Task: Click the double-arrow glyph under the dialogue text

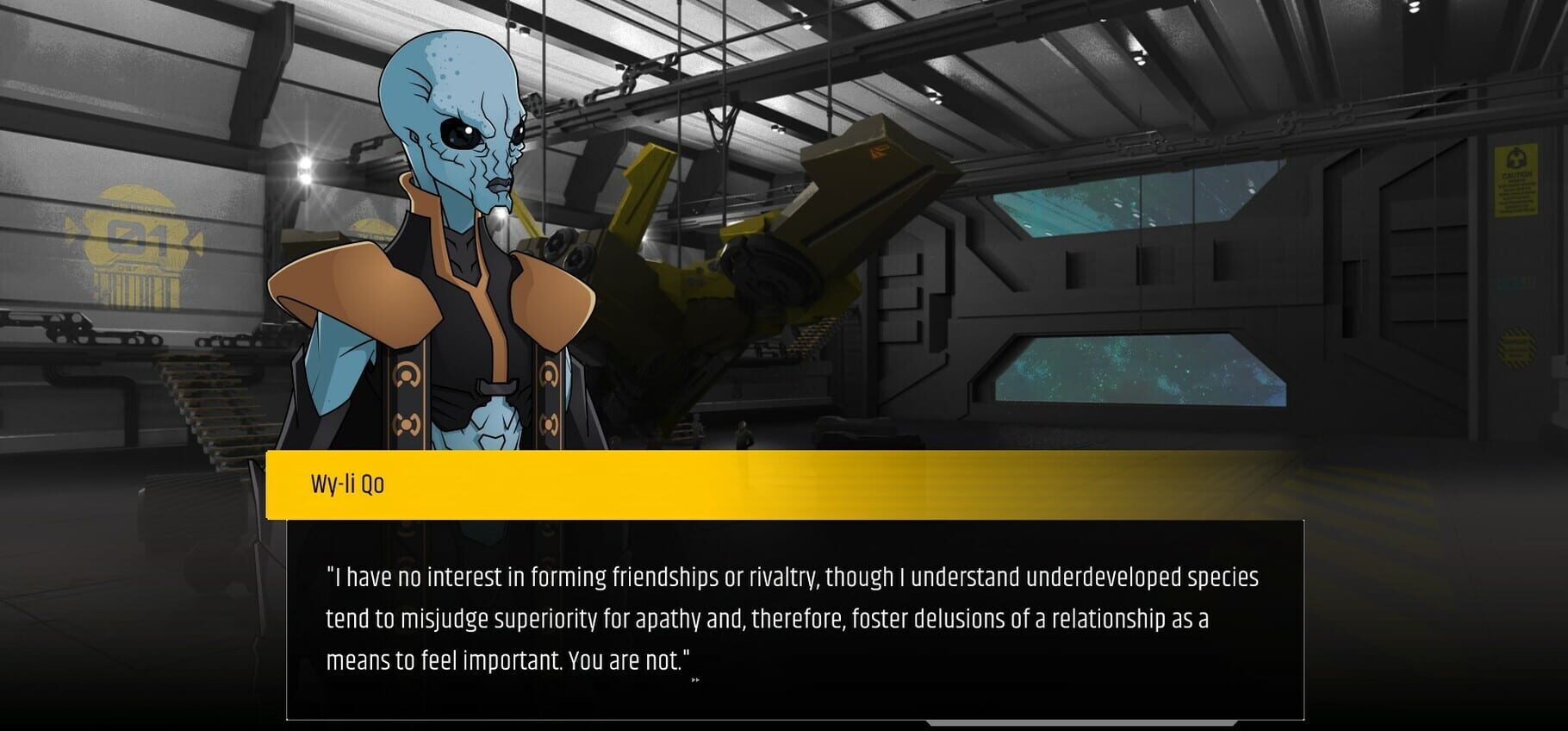Action: coord(694,681)
